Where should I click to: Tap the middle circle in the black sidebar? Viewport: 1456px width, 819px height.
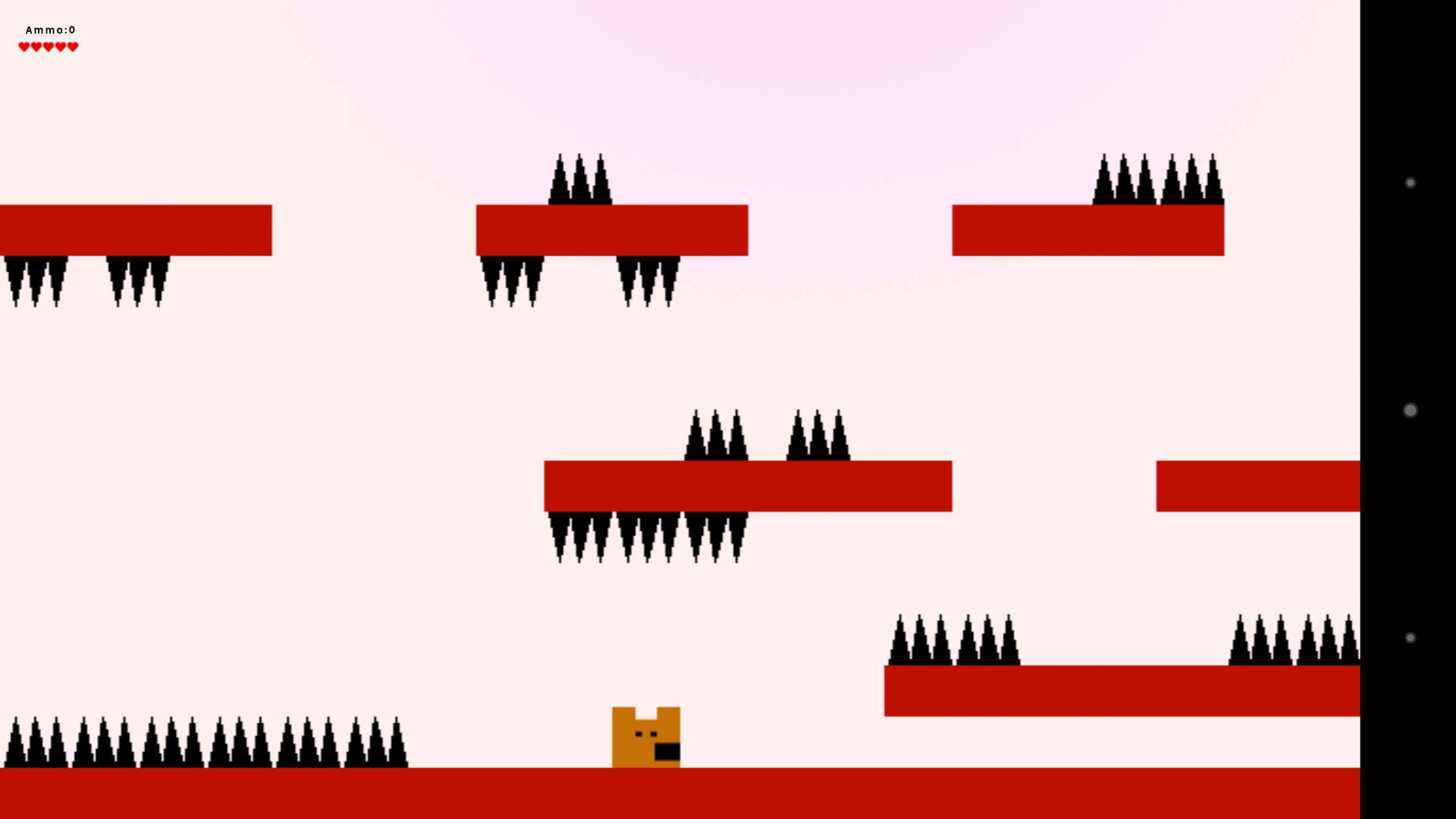coord(1410,409)
